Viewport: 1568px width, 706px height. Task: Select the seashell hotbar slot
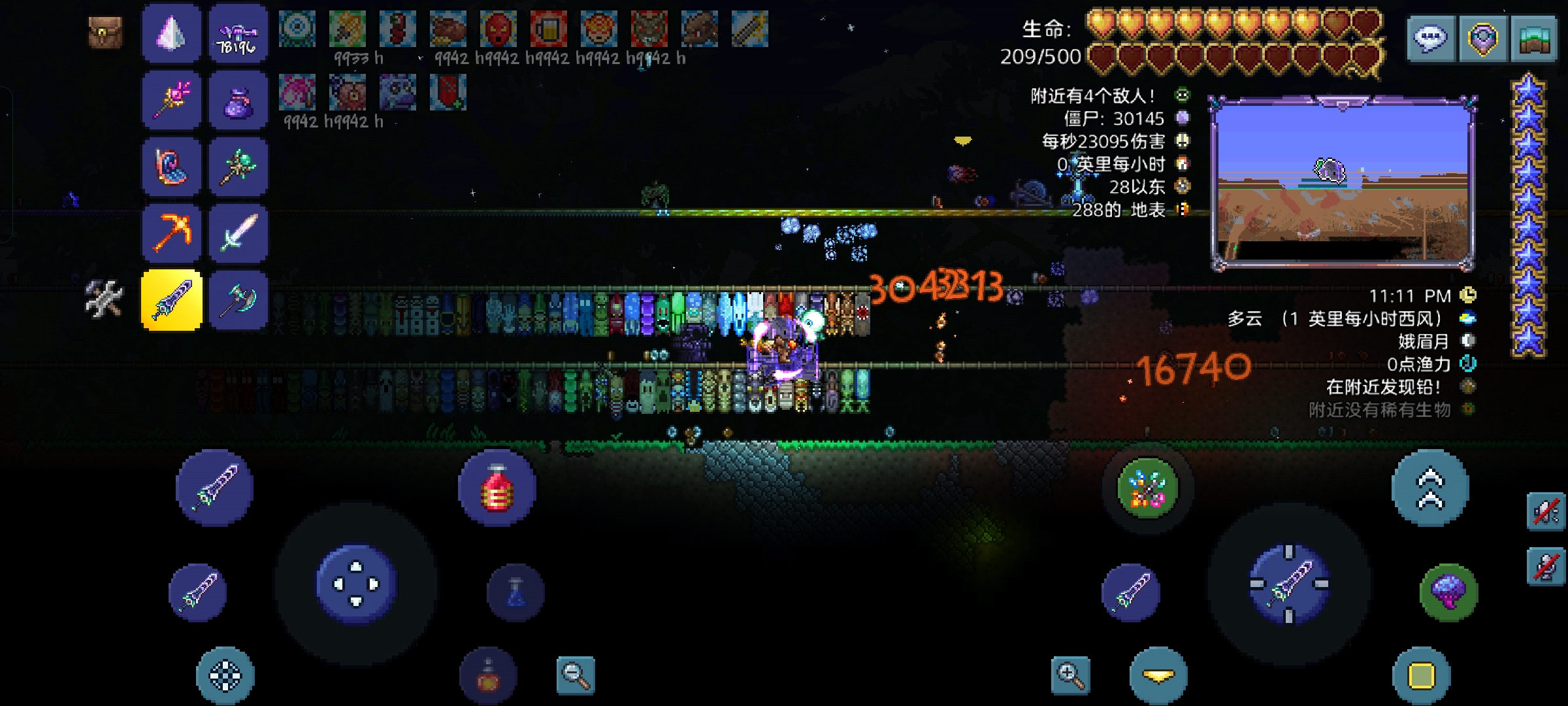171,167
